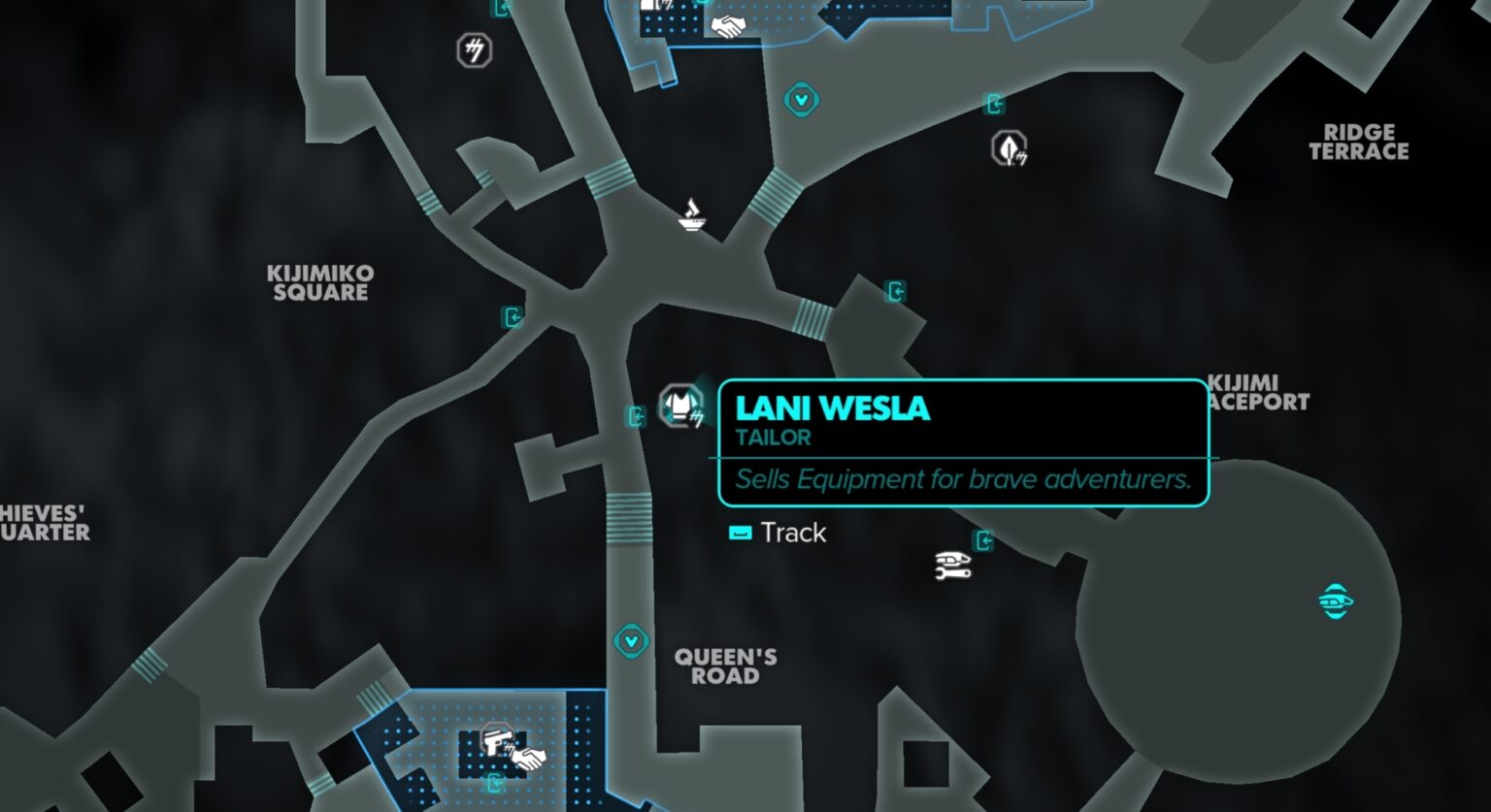The height and width of the screenshot is (812, 1491).
Task: Open the speeder-and-wrench mechanic marker
Action: point(950,568)
